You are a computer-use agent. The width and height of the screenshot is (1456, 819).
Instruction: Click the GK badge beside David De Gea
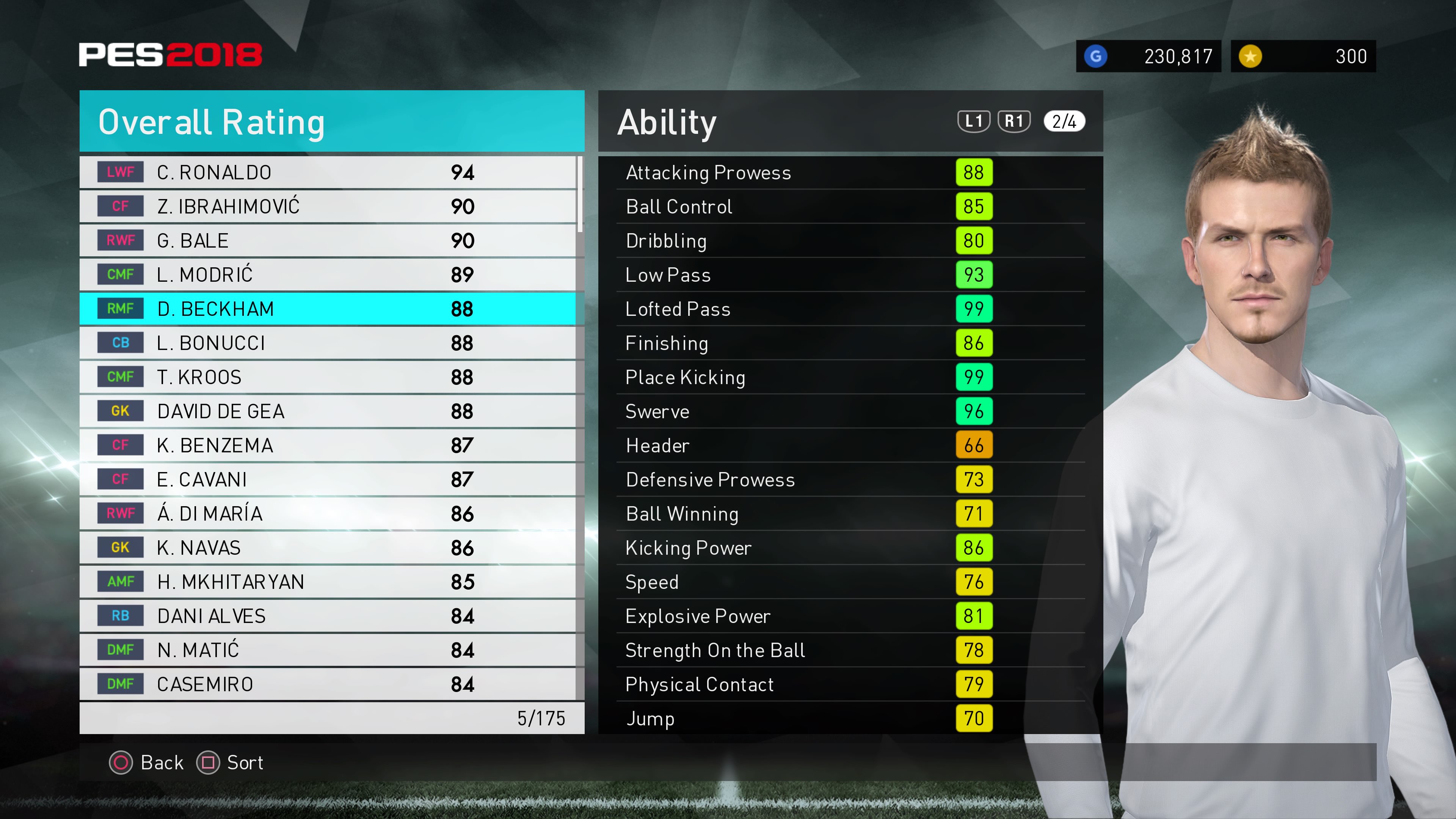pyautogui.click(x=121, y=411)
